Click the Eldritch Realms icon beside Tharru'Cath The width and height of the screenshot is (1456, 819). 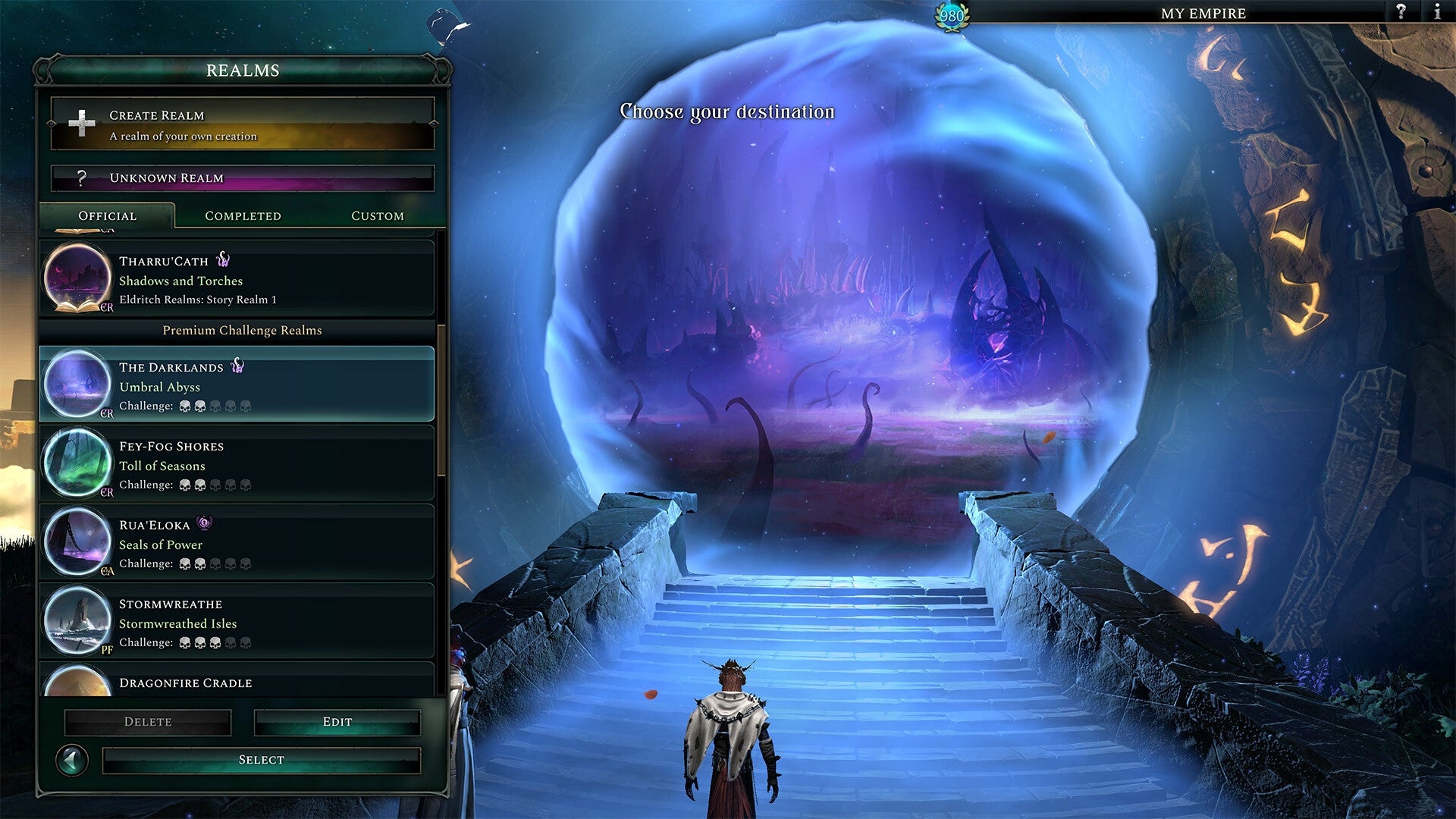pos(223,259)
